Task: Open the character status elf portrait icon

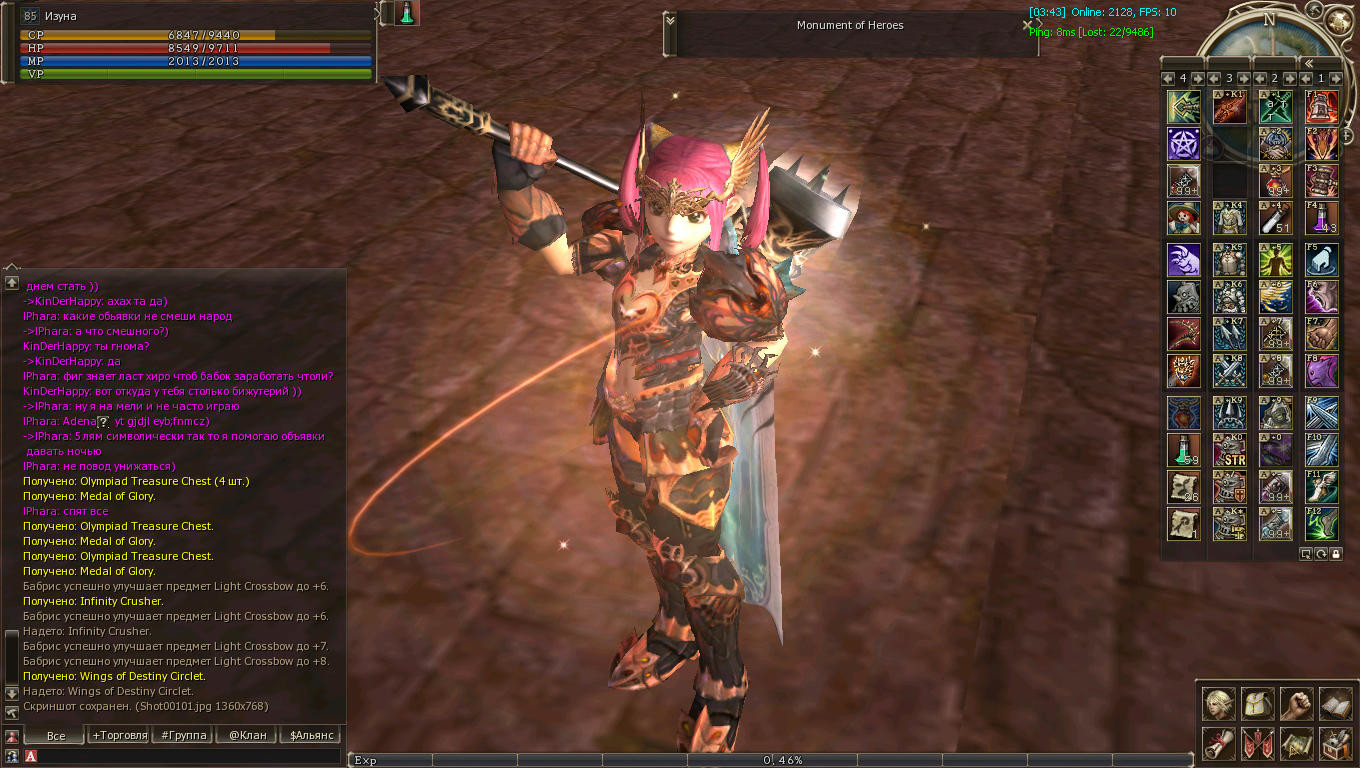Action: click(1218, 704)
